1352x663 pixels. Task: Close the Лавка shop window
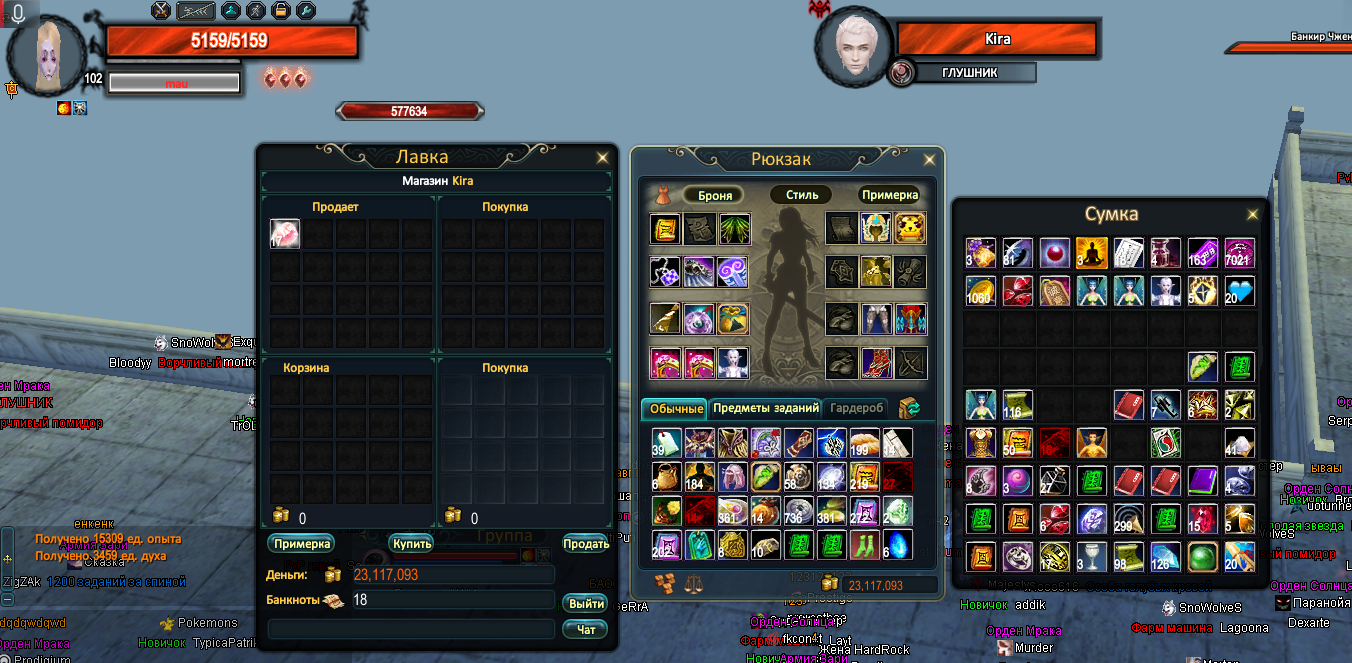pyautogui.click(x=602, y=158)
